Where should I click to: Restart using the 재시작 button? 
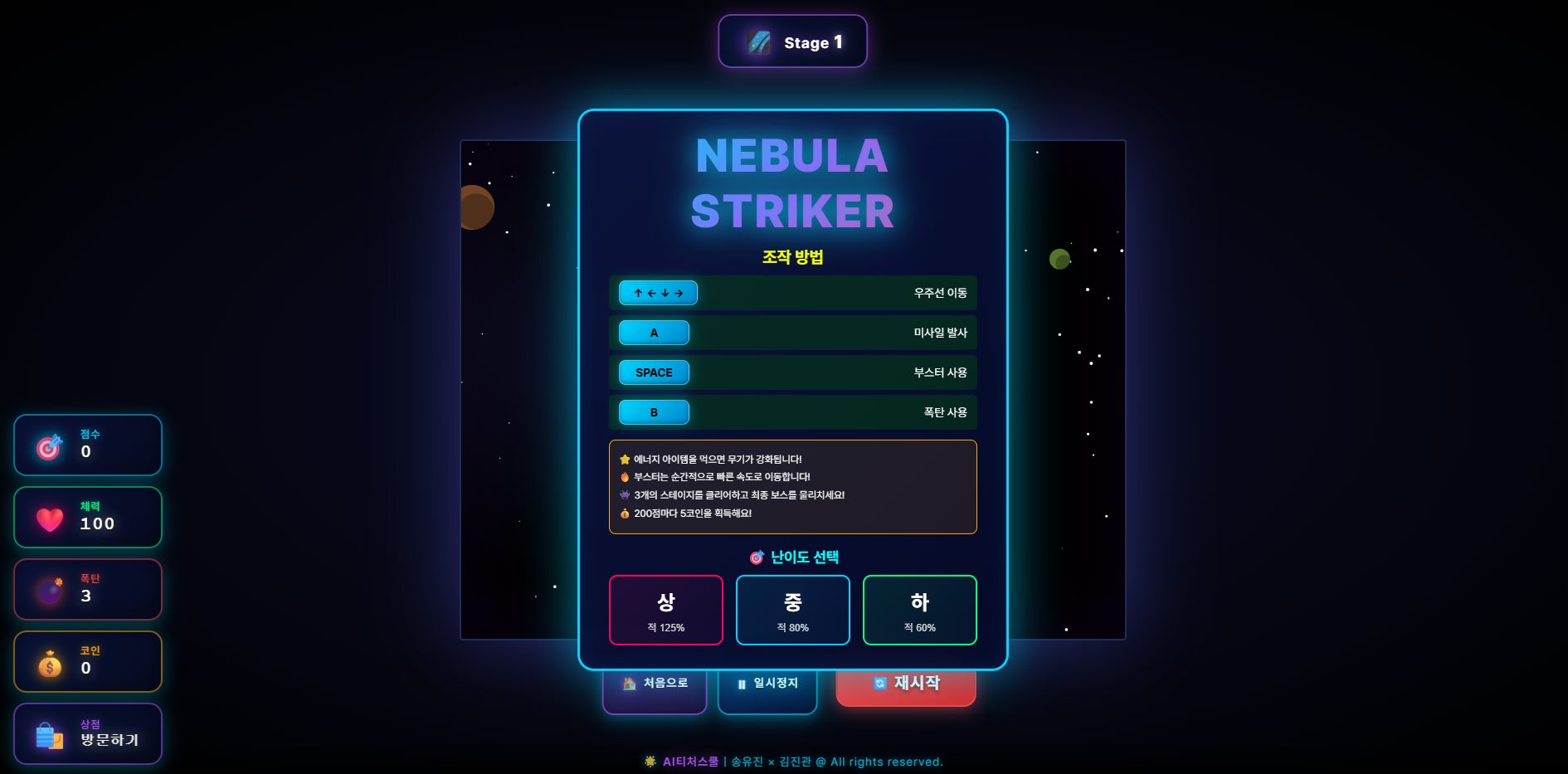click(906, 687)
